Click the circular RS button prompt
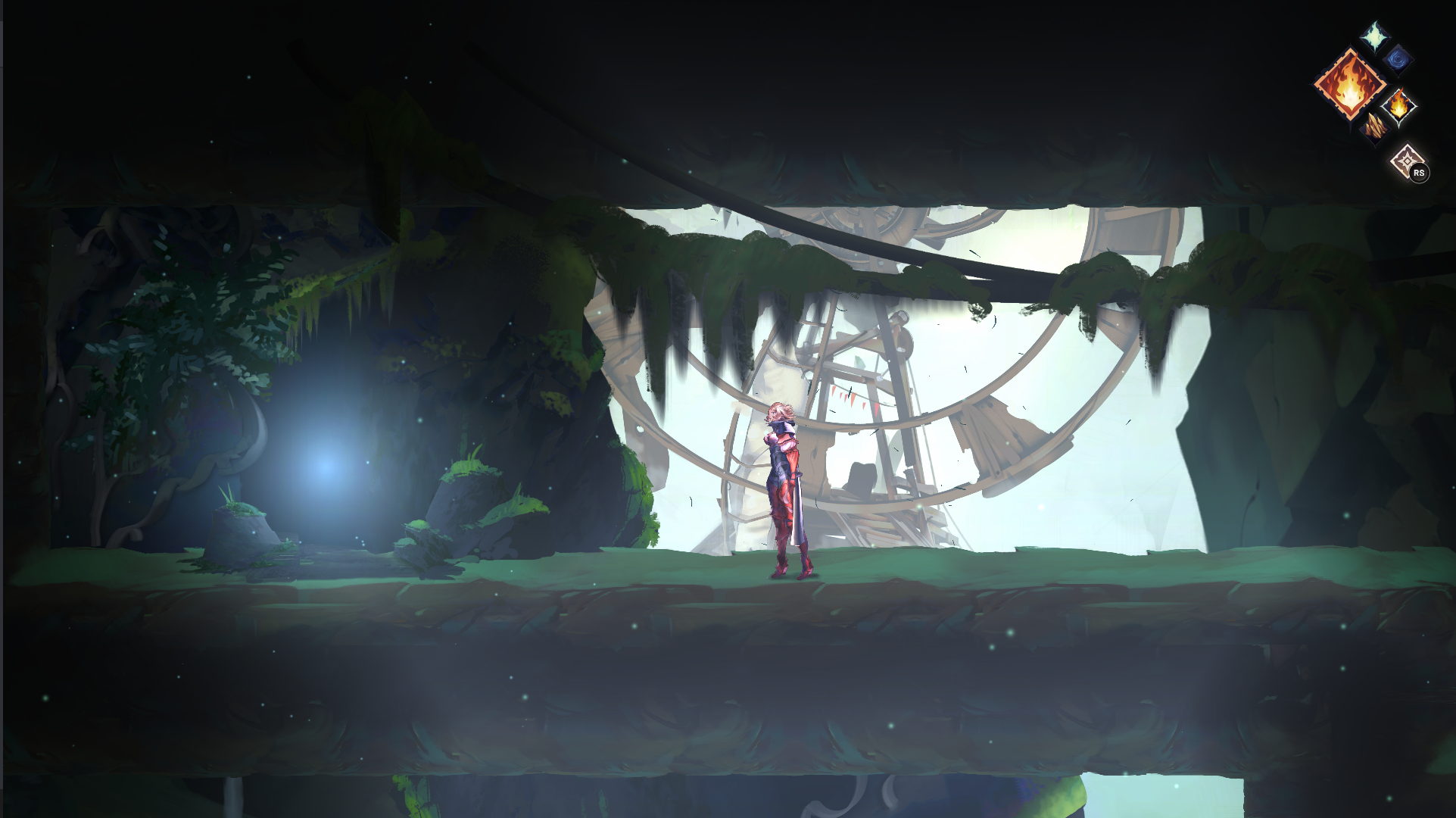Viewport: 1456px width, 818px height. click(x=1420, y=173)
